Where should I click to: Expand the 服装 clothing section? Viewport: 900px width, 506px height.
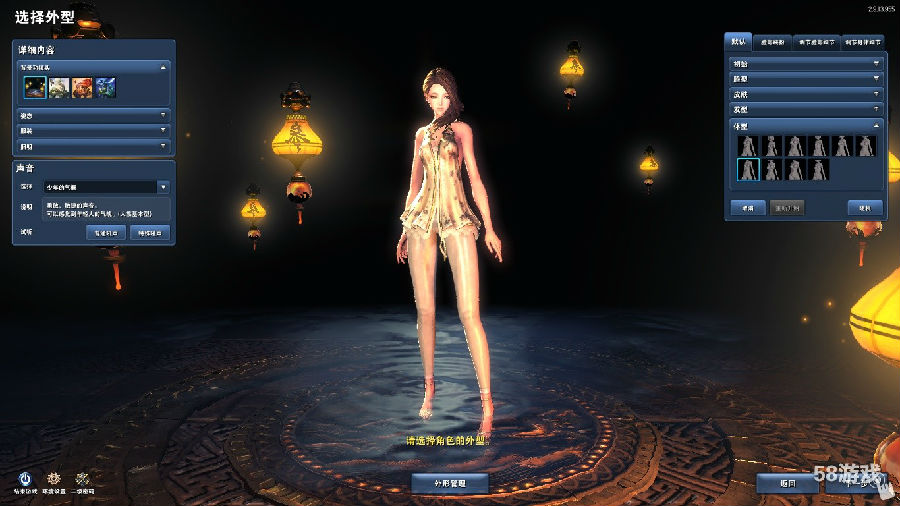point(92,131)
